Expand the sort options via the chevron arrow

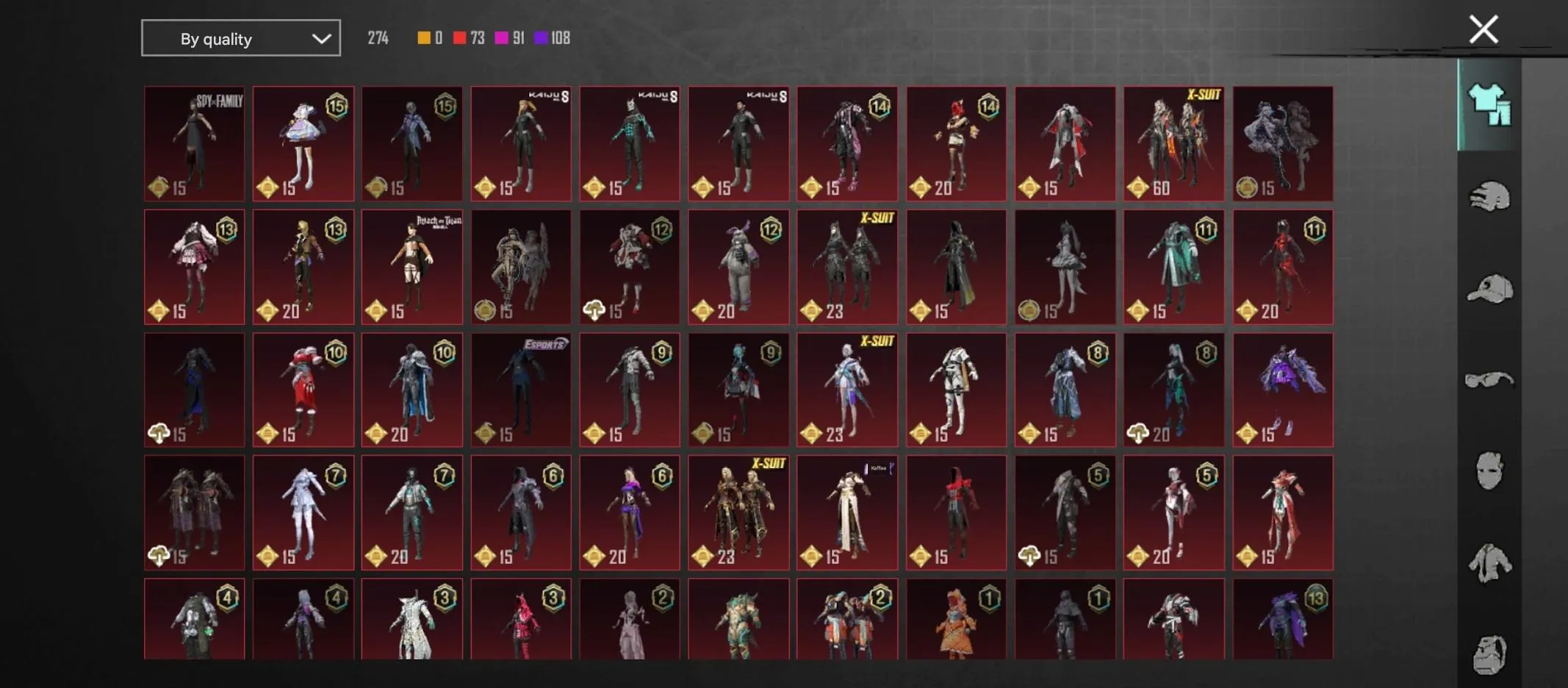[322, 37]
